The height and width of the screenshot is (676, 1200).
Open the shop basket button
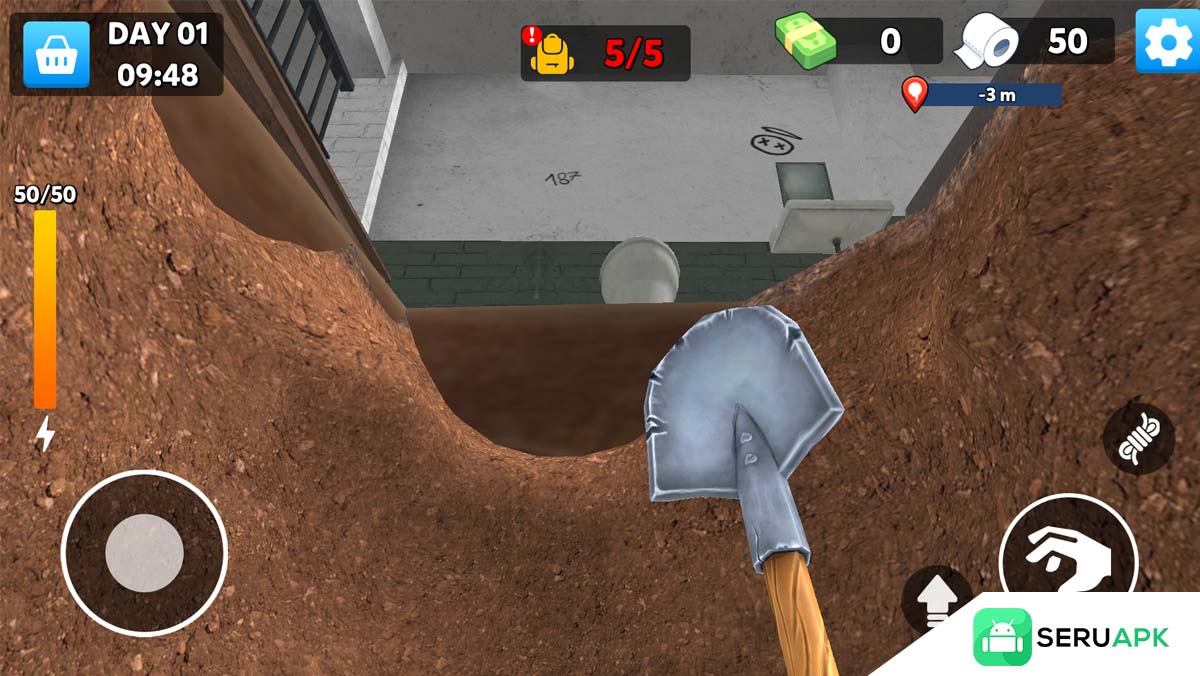(x=57, y=54)
